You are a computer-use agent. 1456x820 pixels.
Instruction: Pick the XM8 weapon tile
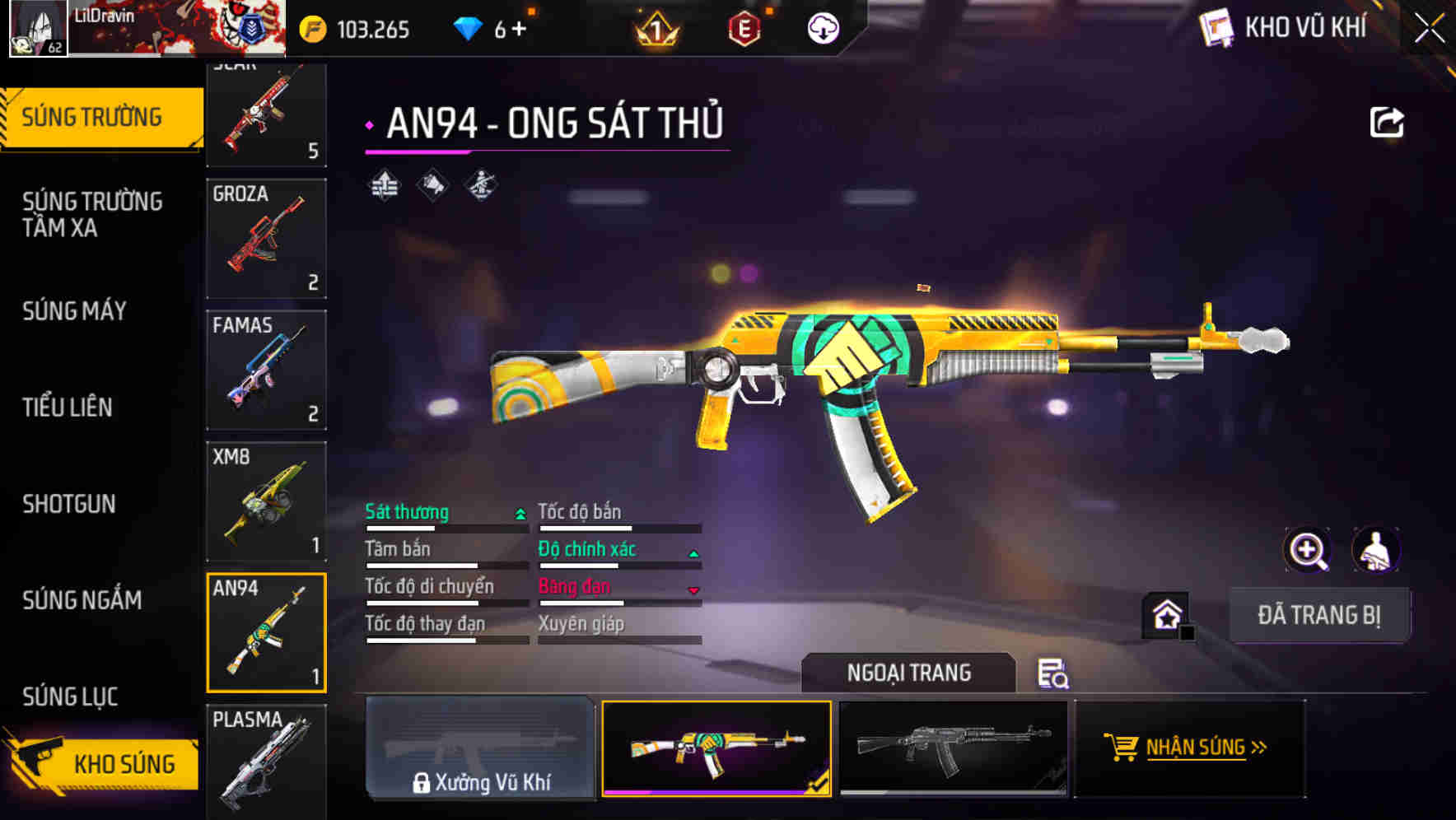tap(266, 501)
